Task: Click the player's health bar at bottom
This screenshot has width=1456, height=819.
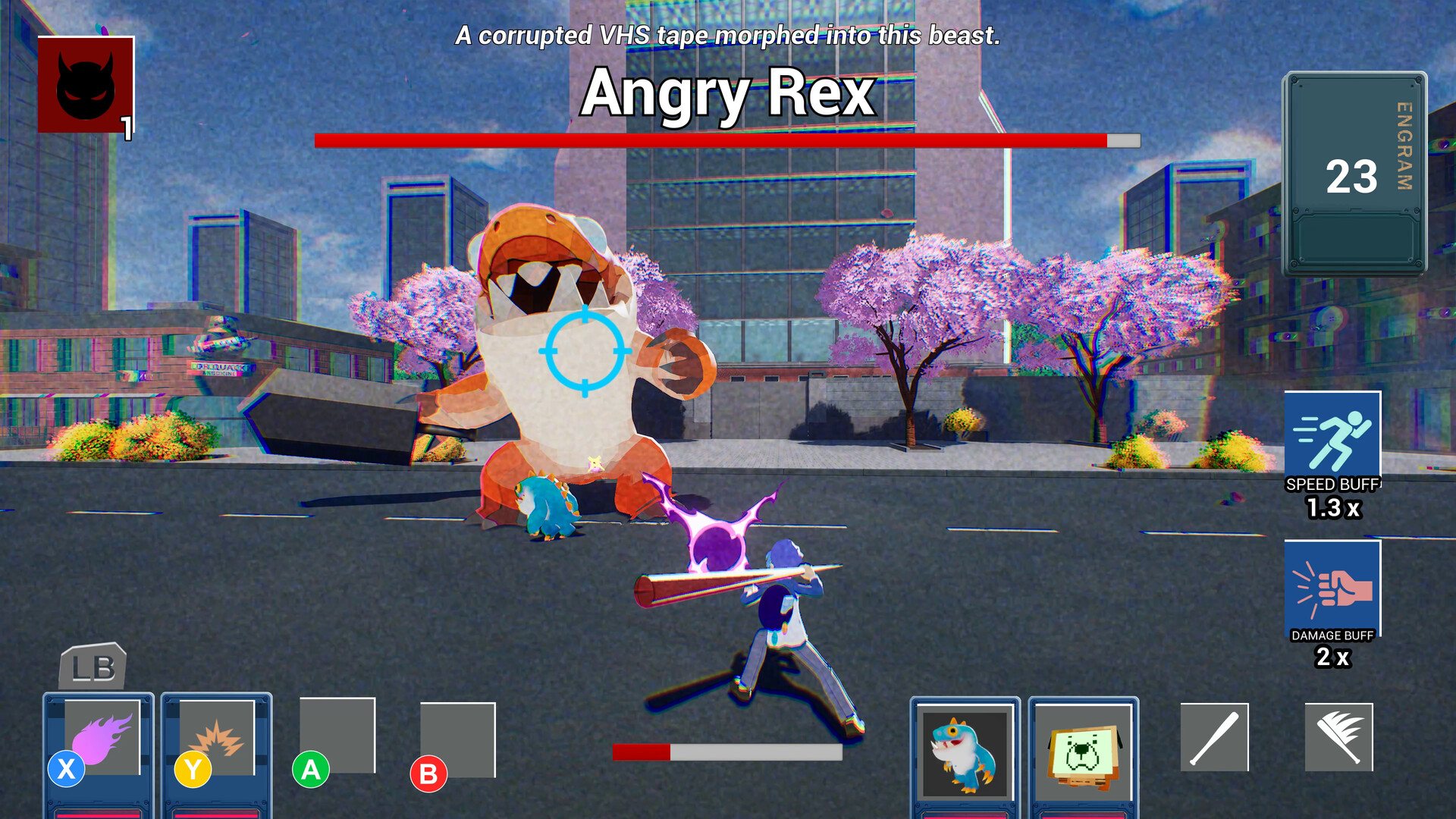Action: click(726, 752)
